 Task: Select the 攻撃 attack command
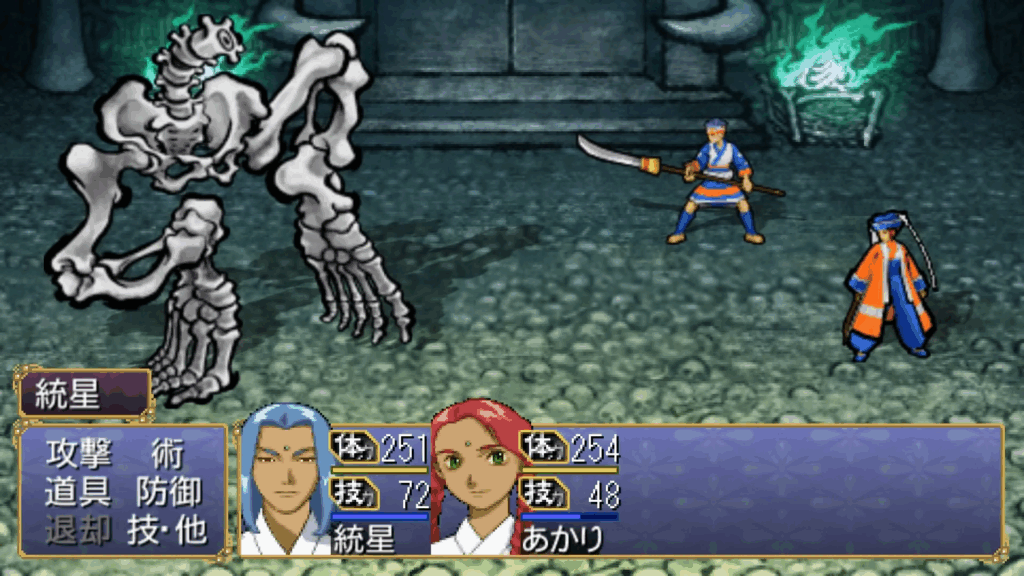(x=75, y=454)
